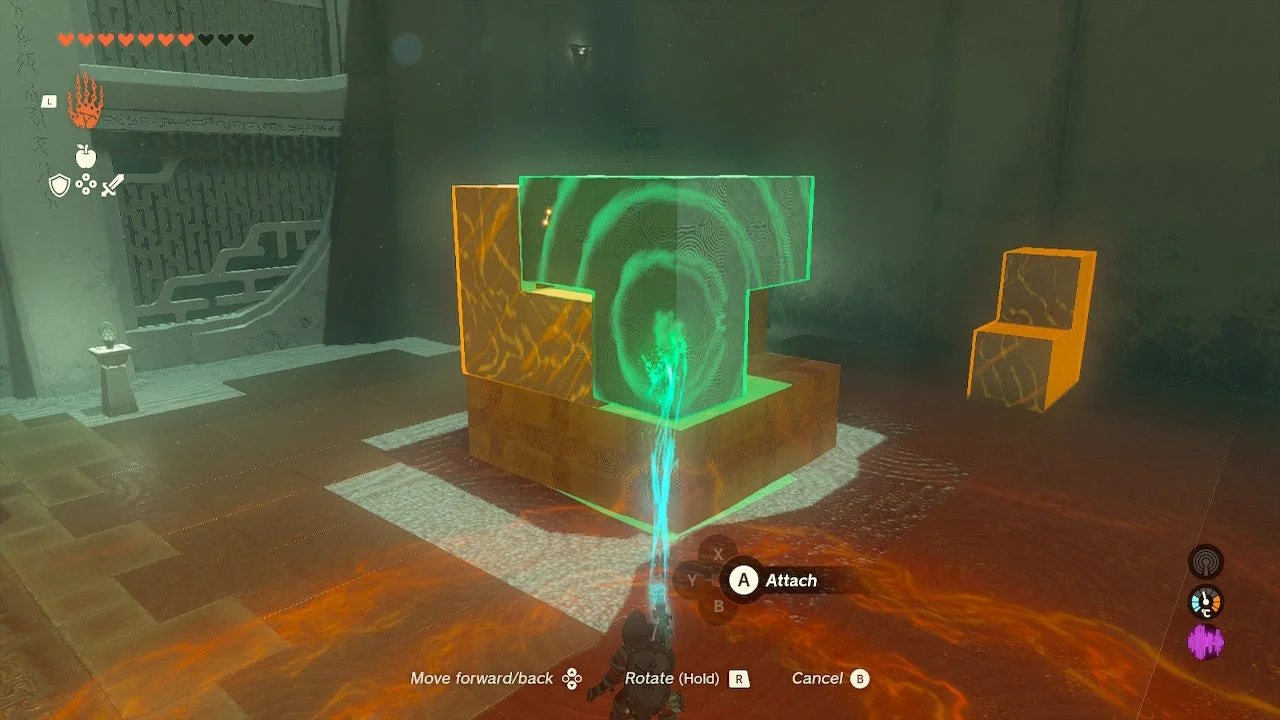Click the shield icon in the HUD

pos(60,184)
